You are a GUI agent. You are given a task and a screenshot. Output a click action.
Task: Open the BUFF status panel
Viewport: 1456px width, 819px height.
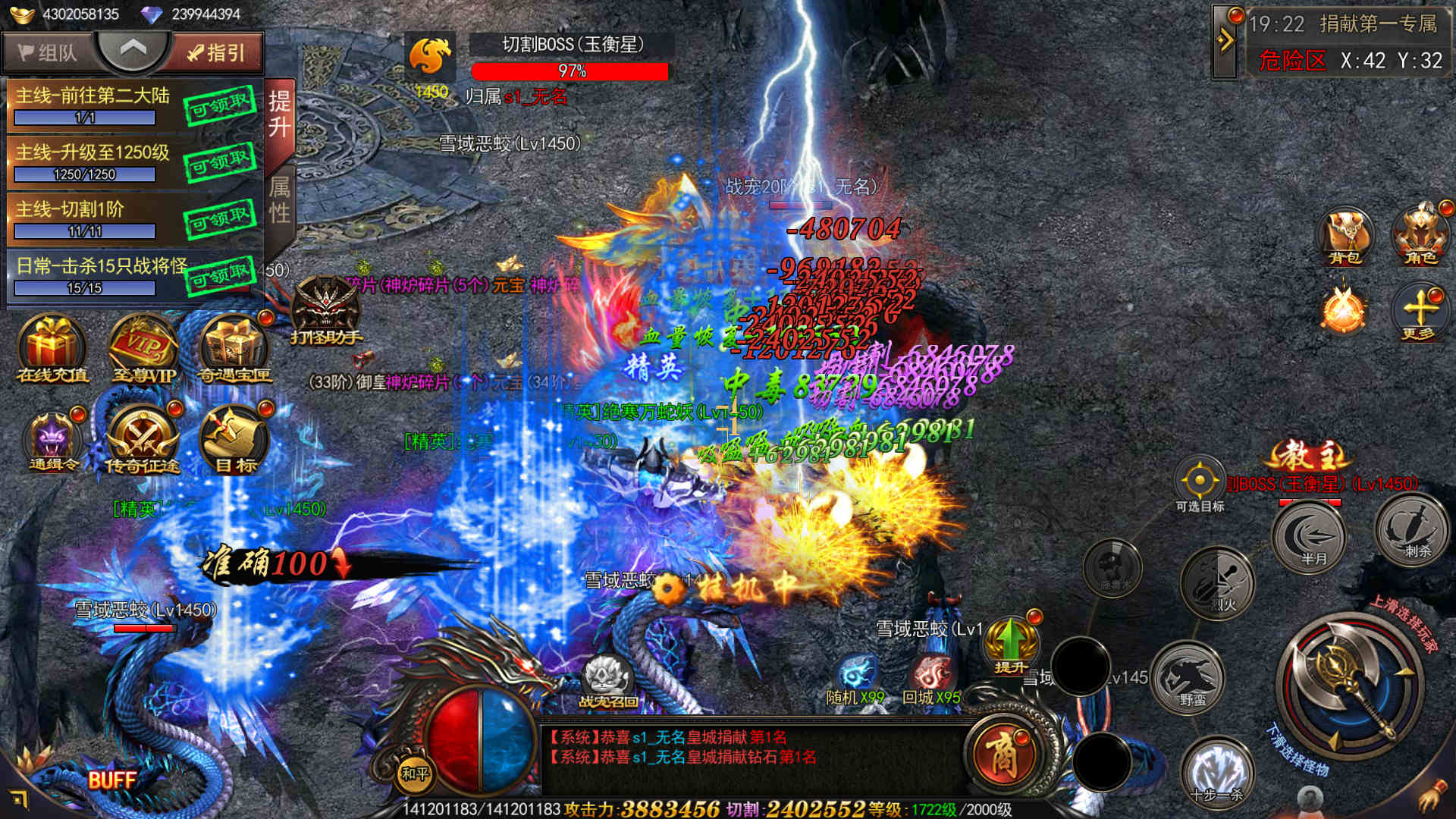pos(111,780)
